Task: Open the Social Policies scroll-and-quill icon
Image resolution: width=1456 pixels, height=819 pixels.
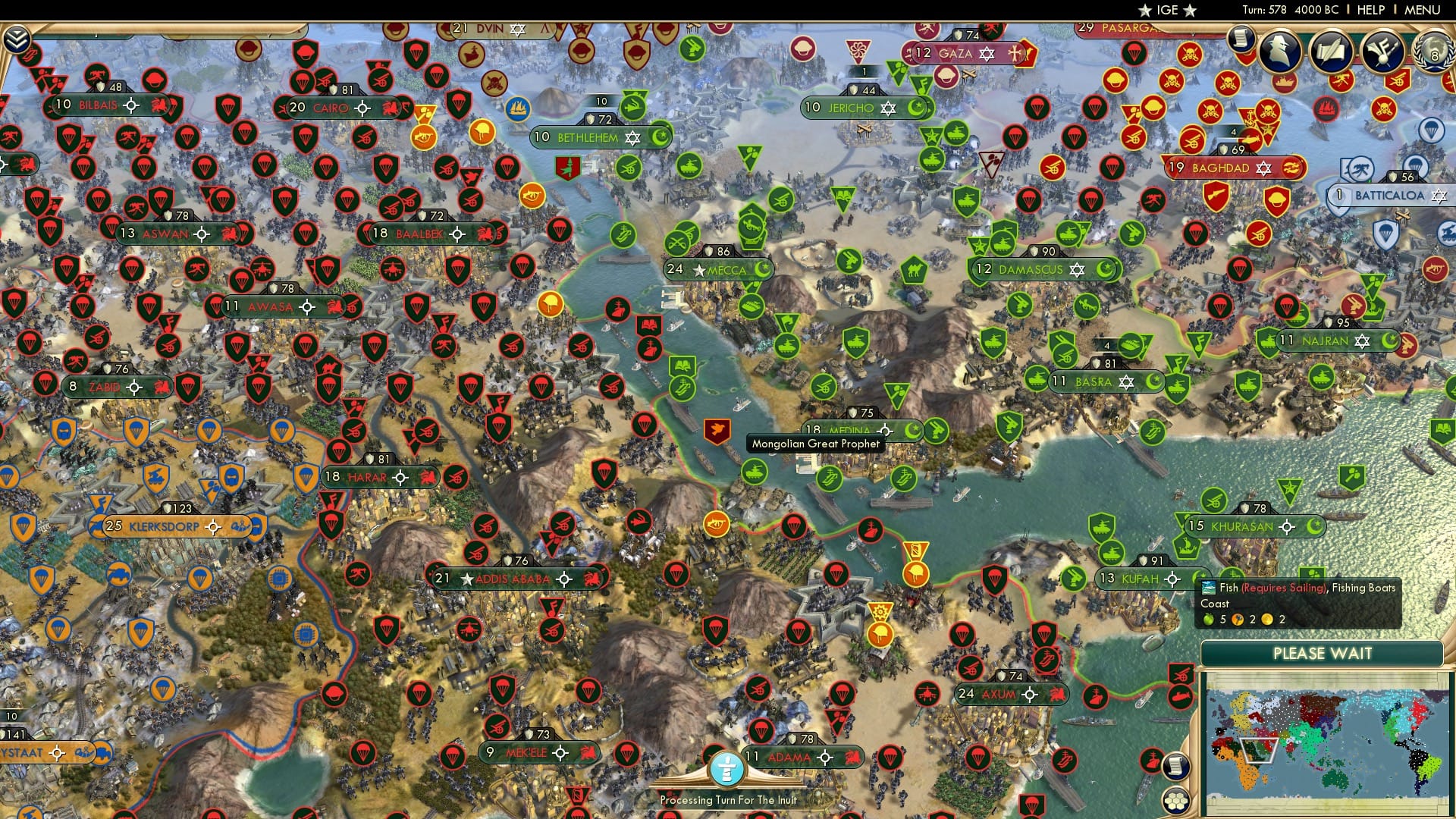Action: click(1332, 51)
